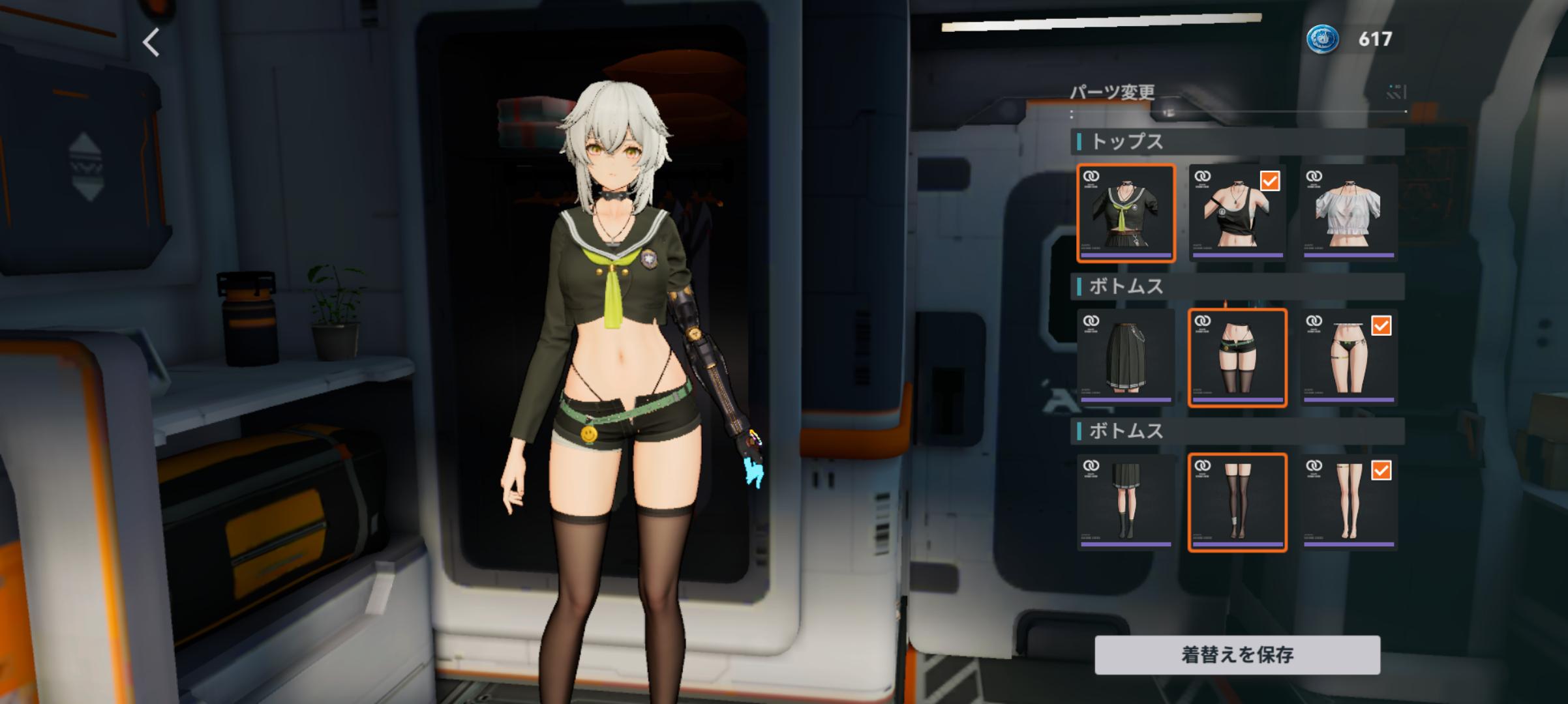Choose the black thigh-high stockings
Viewport: 1568px width, 704px height.
click(x=1237, y=503)
